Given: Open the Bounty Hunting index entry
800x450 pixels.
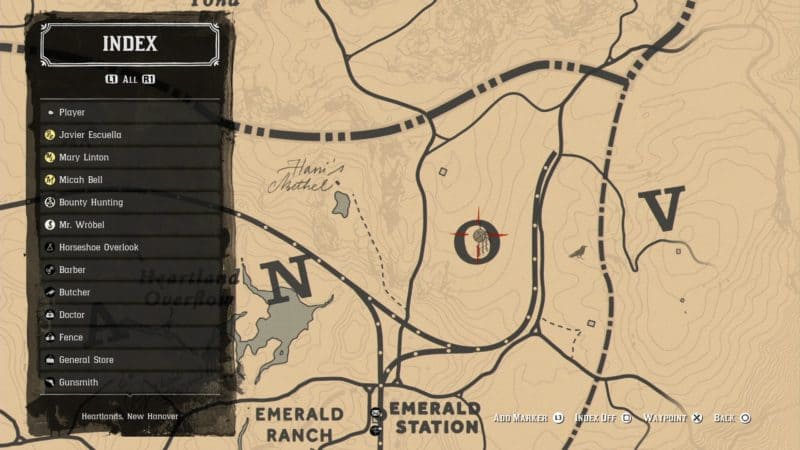Looking at the screenshot, I should (x=130, y=202).
